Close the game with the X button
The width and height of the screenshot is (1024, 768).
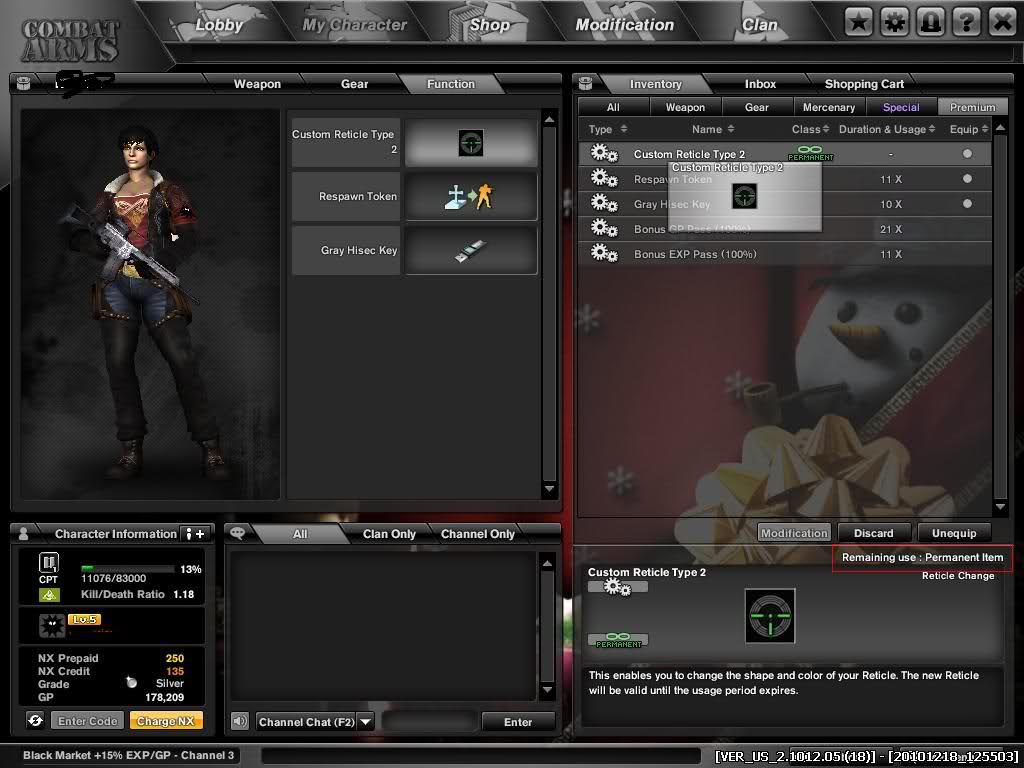(1002, 21)
